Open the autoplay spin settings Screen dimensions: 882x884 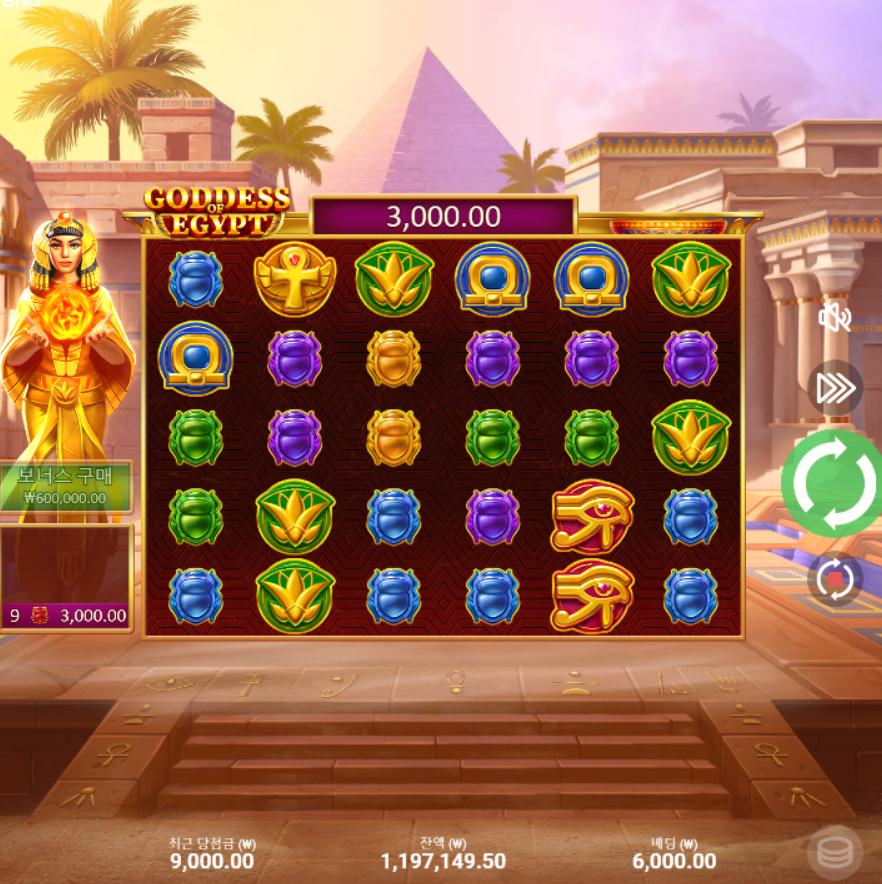click(x=834, y=579)
